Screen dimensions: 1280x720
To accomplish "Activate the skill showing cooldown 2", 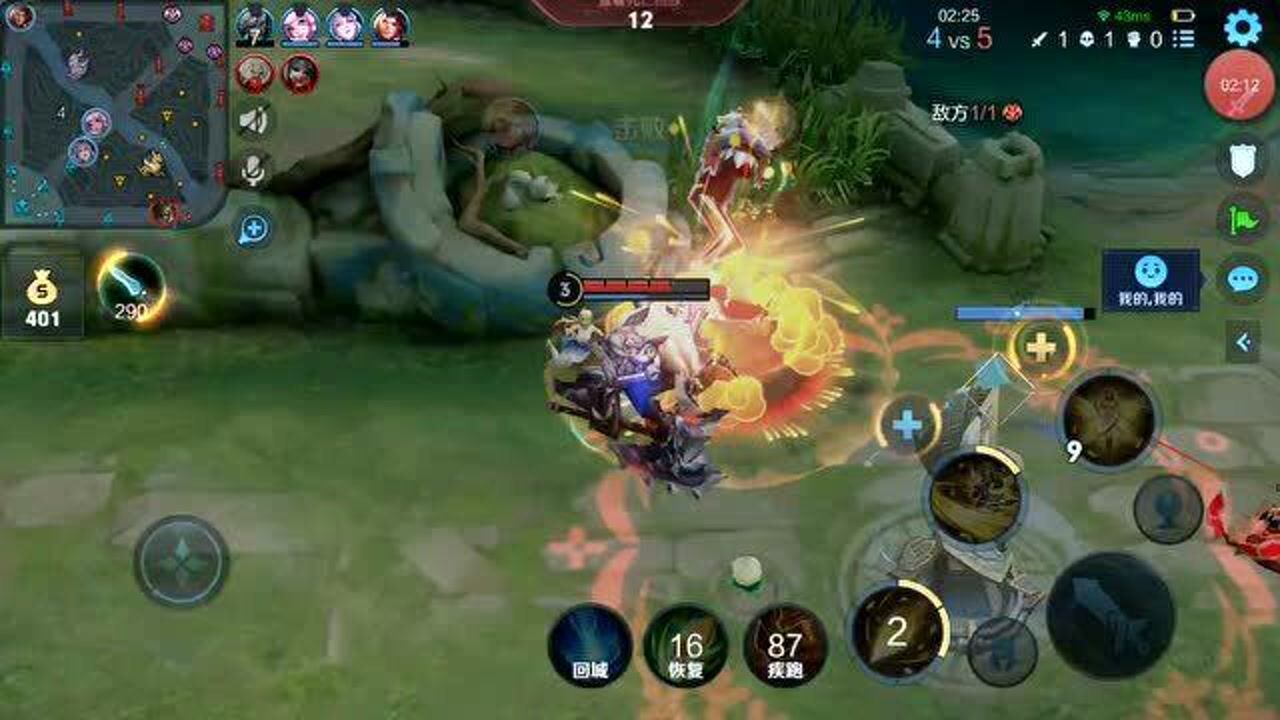I will coord(897,631).
